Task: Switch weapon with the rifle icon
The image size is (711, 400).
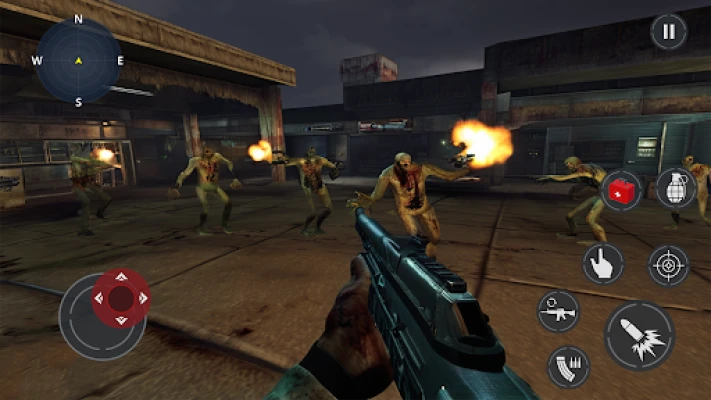Action: (558, 311)
